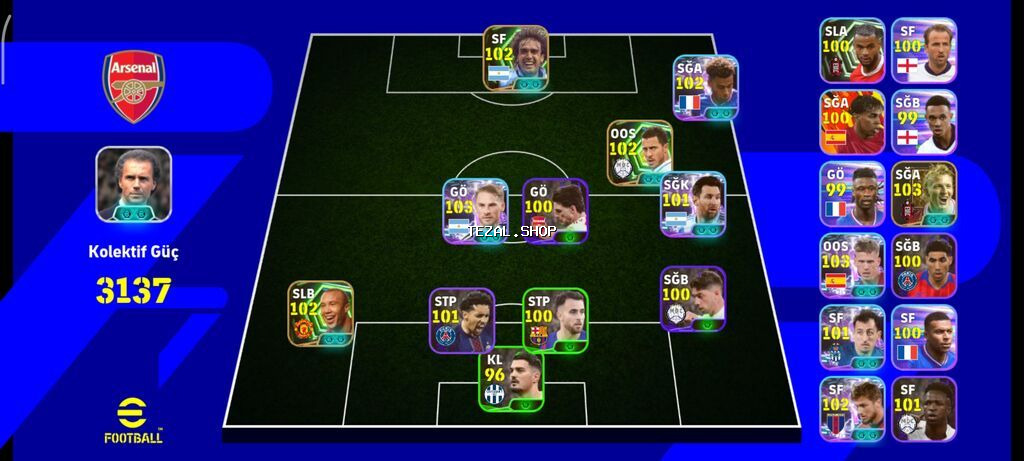
Task: Choose the STP 100 Barcelona defender card
Action: point(555,320)
